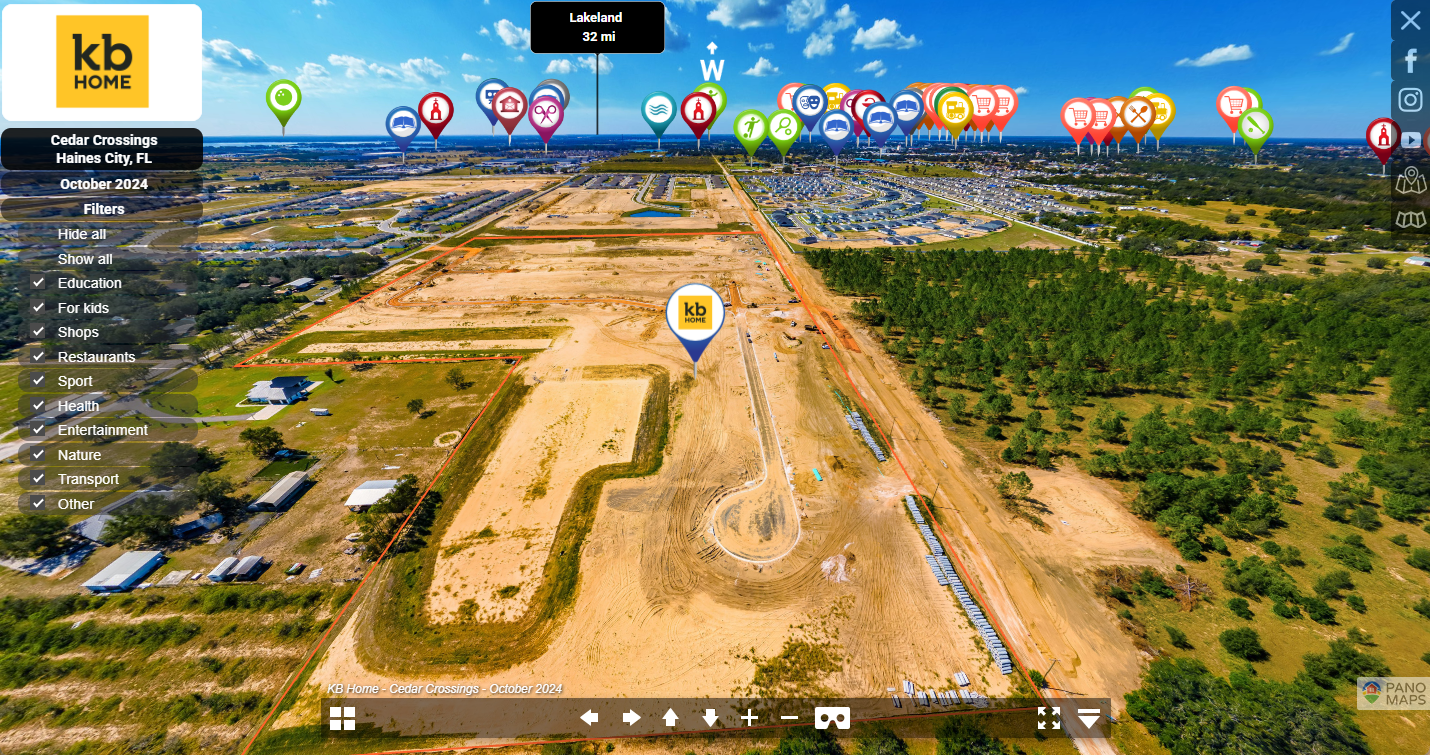This screenshot has height=755, width=1430.
Task: Turn off the Restaurants filter
Action: [38, 357]
